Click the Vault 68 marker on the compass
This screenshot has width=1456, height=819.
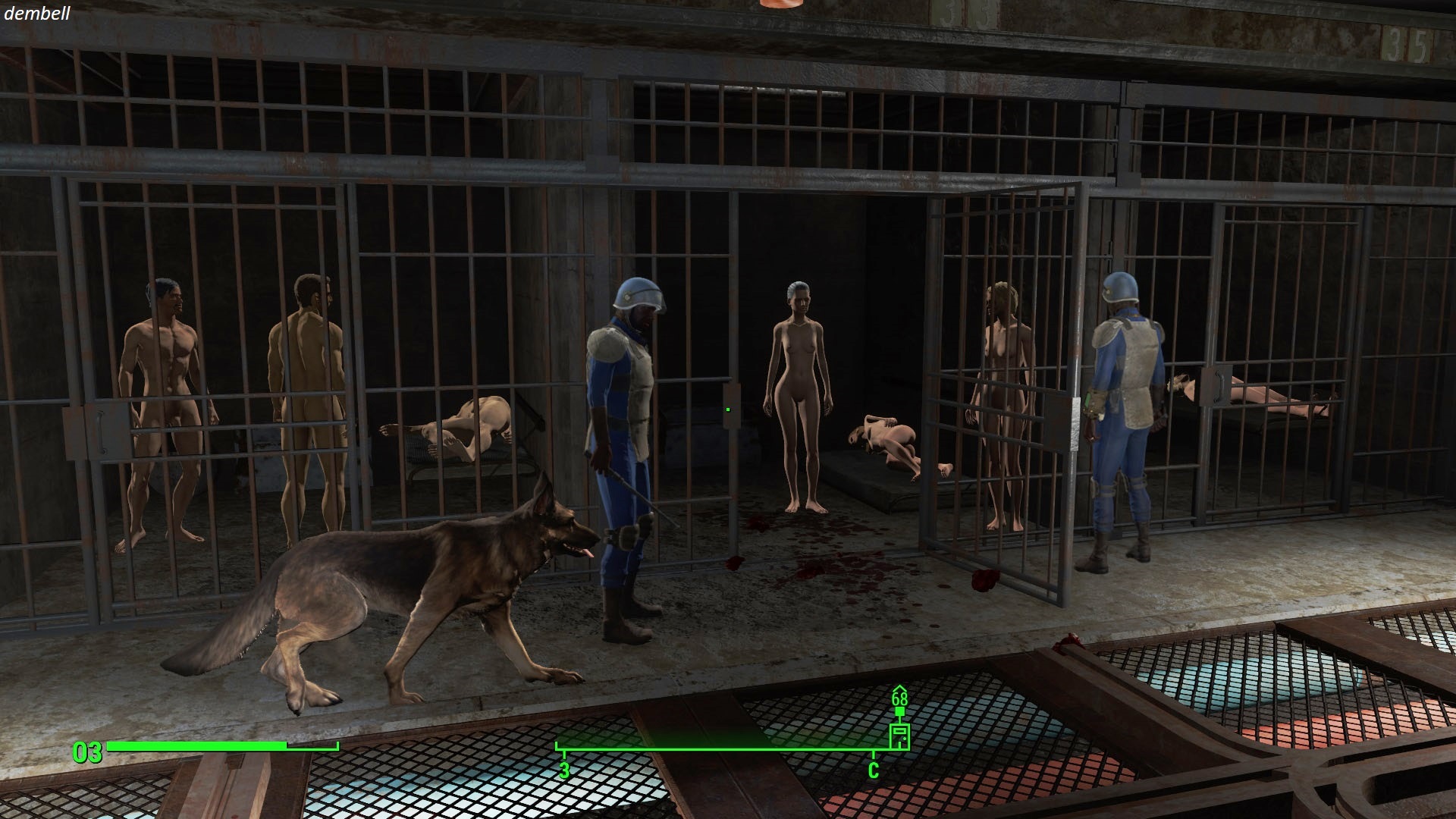[899, 735]
